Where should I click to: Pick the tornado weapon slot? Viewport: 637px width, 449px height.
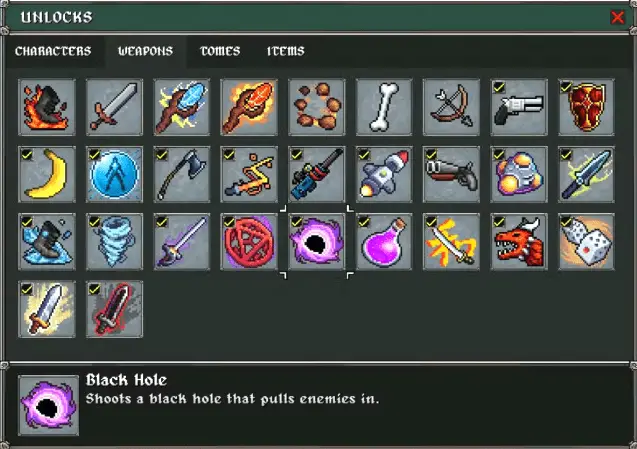[114, 241]
